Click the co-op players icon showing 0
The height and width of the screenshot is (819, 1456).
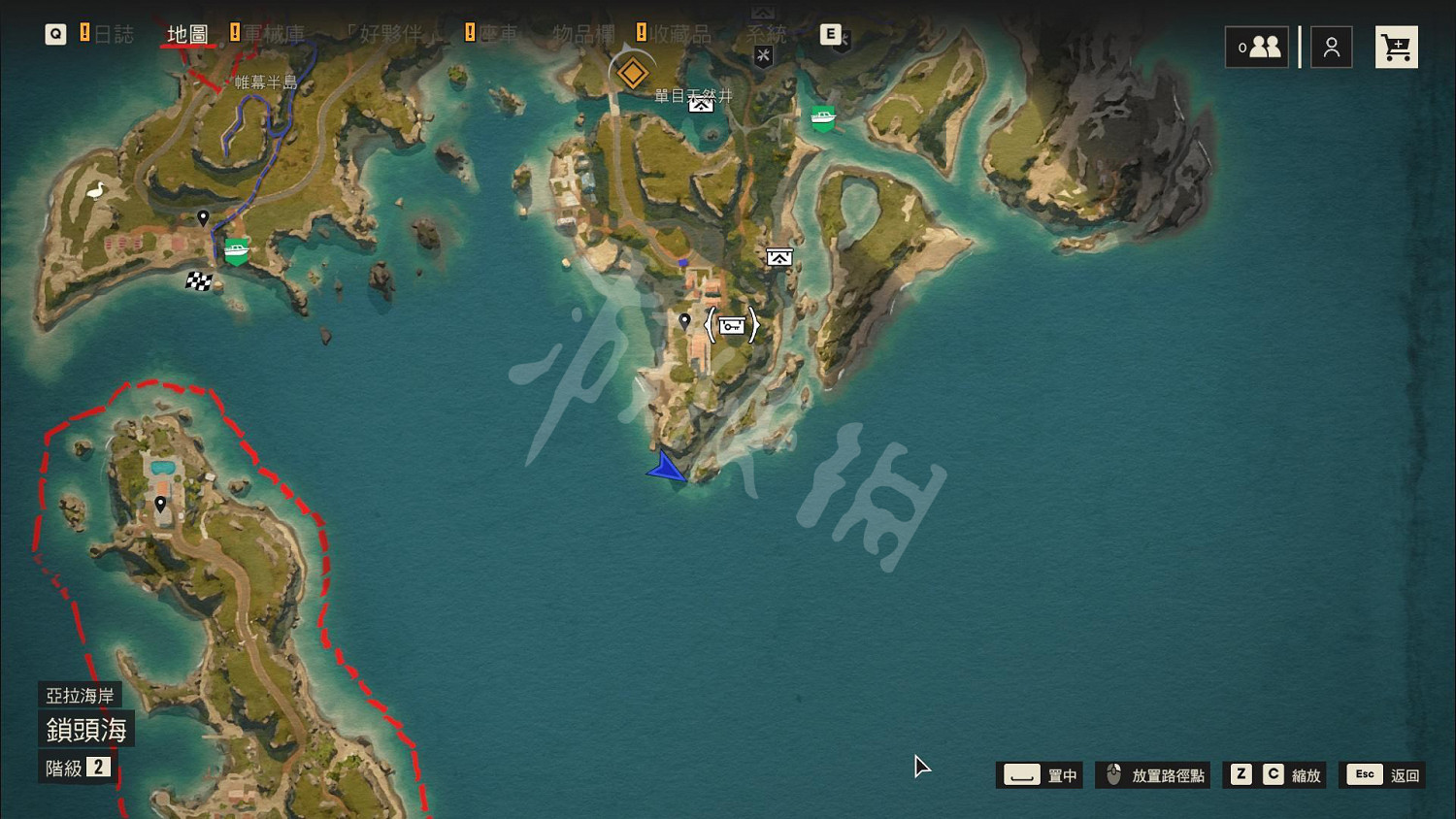pyautogui.click(x=1257, y=46)
